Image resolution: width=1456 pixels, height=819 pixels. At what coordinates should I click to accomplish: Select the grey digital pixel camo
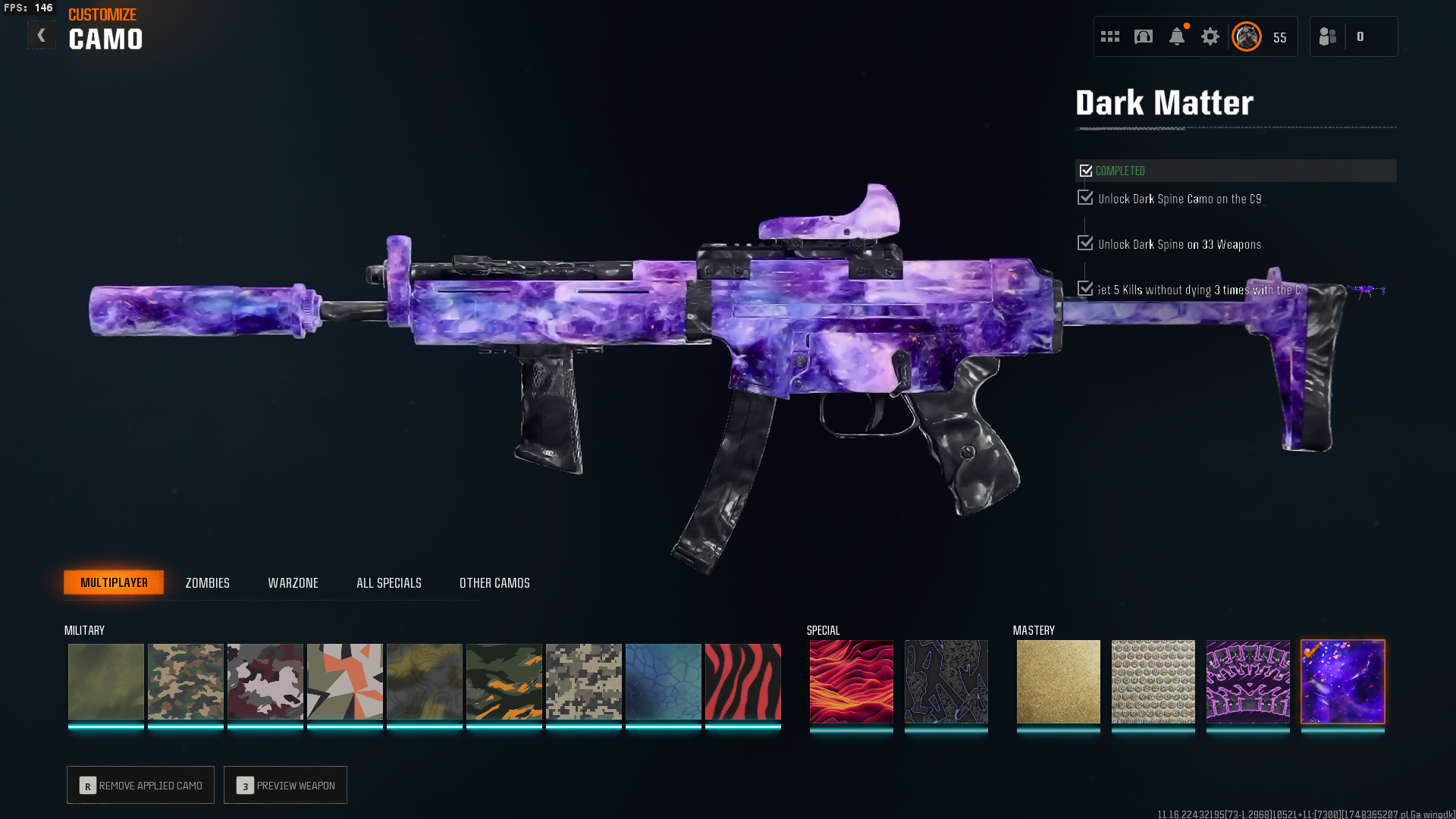point(583,681)
